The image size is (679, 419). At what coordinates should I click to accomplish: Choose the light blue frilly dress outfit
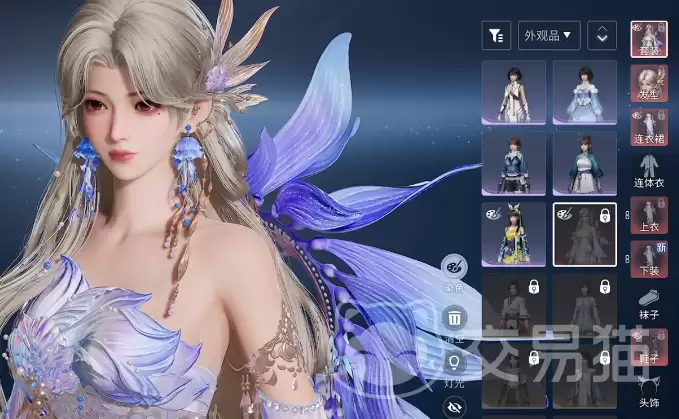(585, 92)
